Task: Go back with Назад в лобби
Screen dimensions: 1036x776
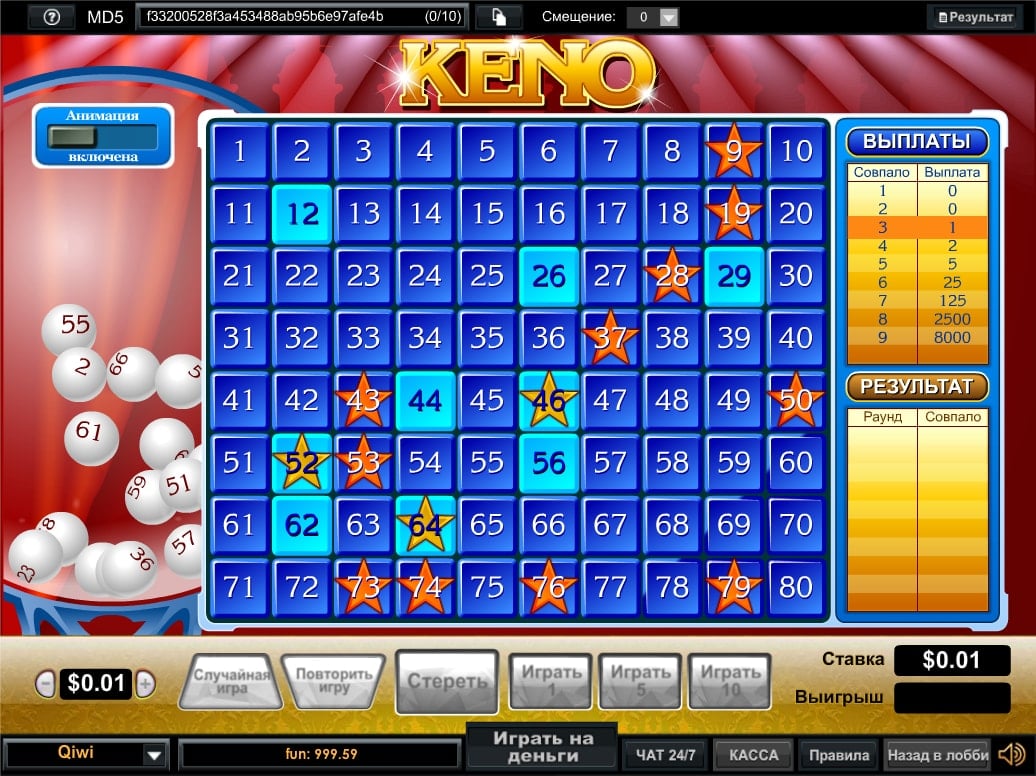Action: tap(937, 754)
